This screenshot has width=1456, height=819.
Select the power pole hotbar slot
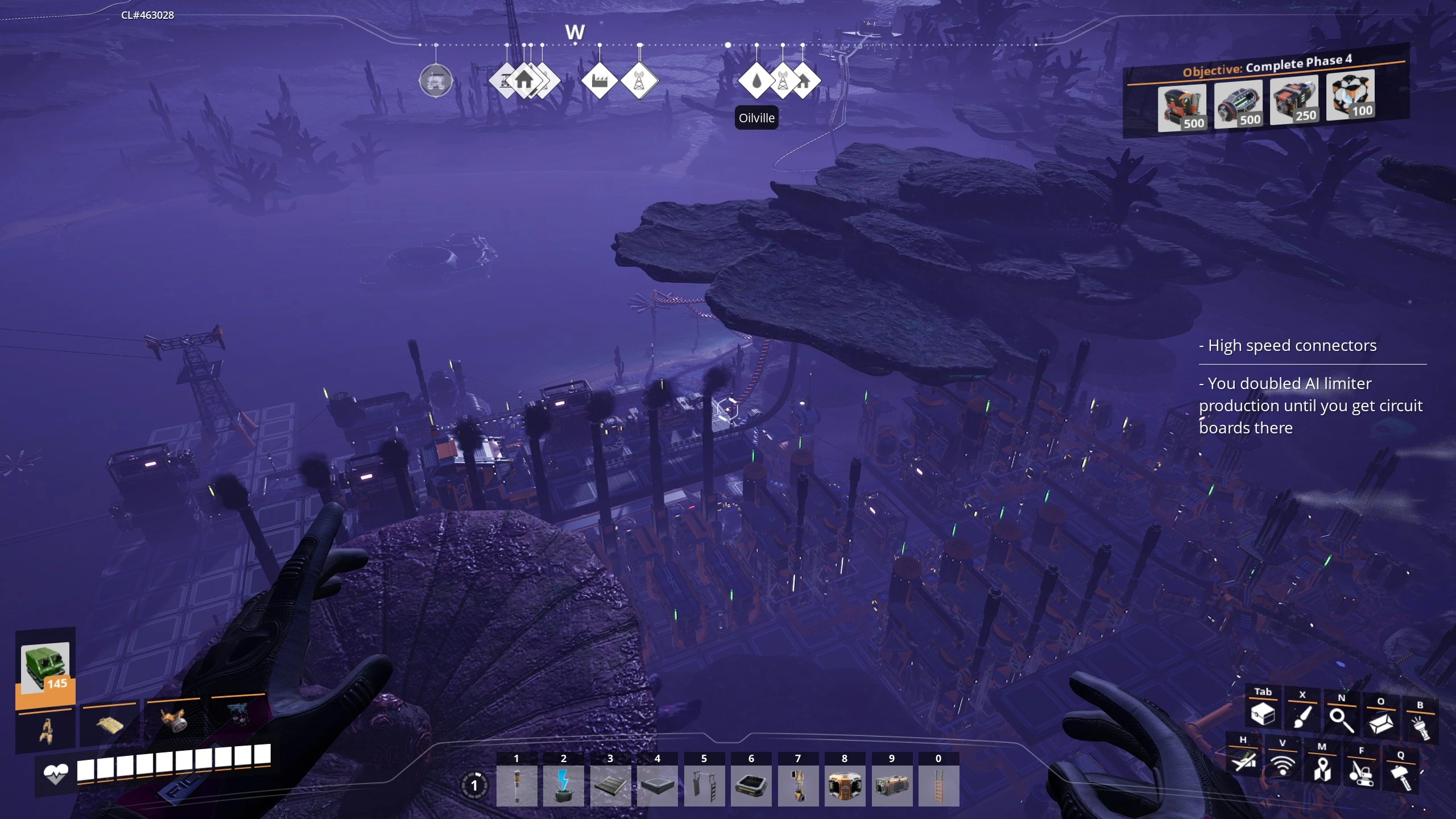(516, 785)
